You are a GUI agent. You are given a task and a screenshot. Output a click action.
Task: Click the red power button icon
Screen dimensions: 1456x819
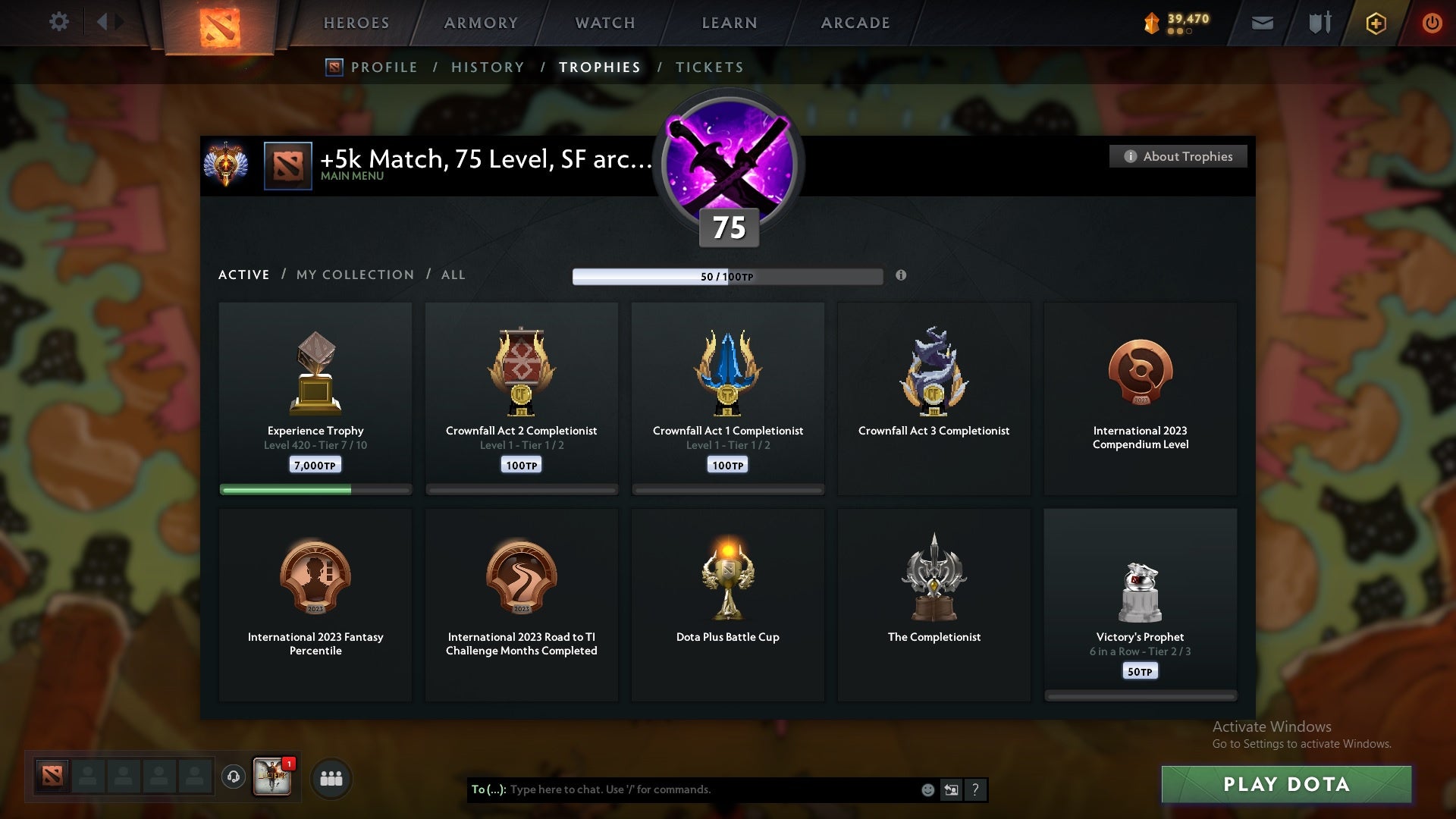1432,23
